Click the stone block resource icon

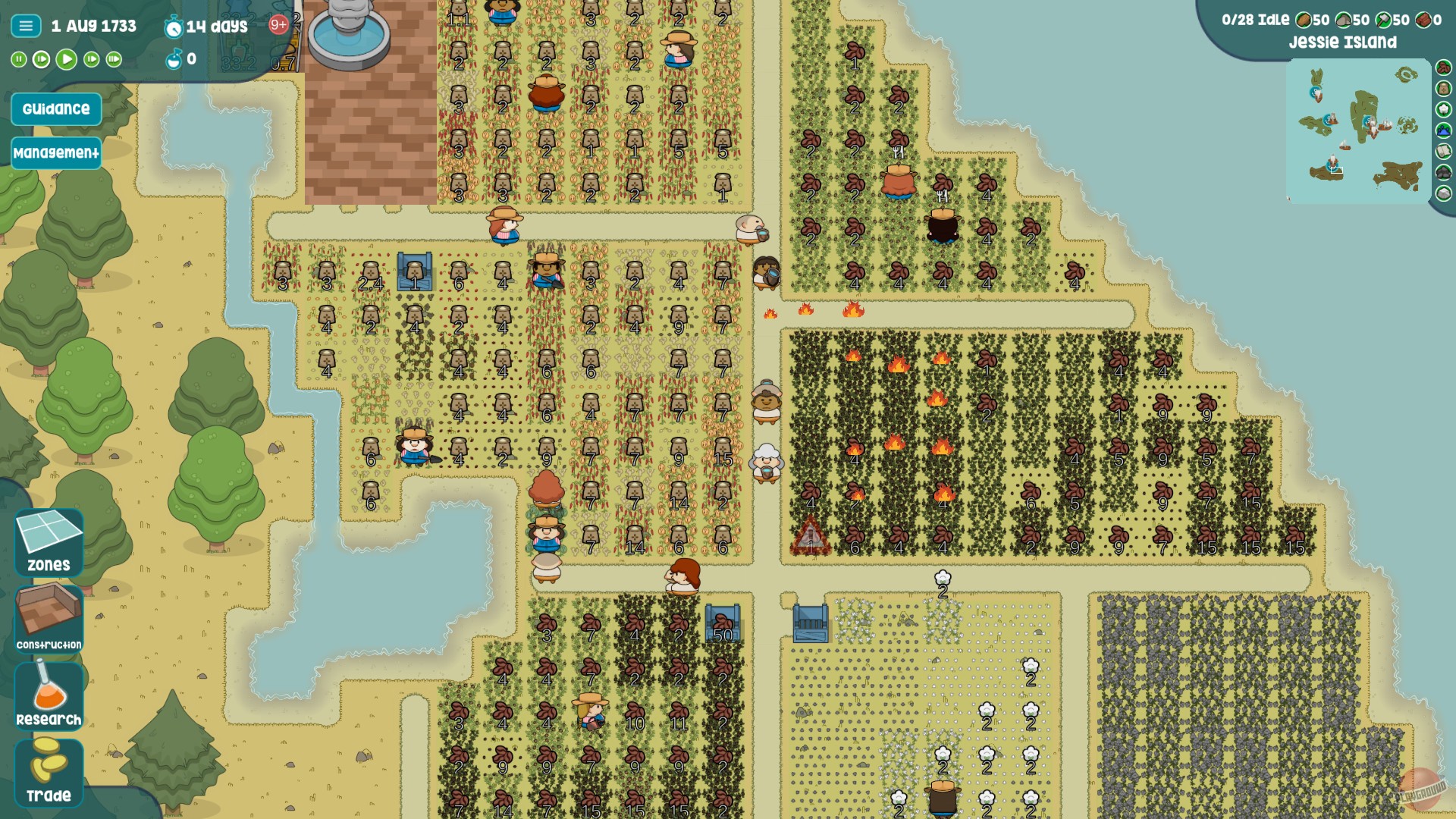point(1442,192)
